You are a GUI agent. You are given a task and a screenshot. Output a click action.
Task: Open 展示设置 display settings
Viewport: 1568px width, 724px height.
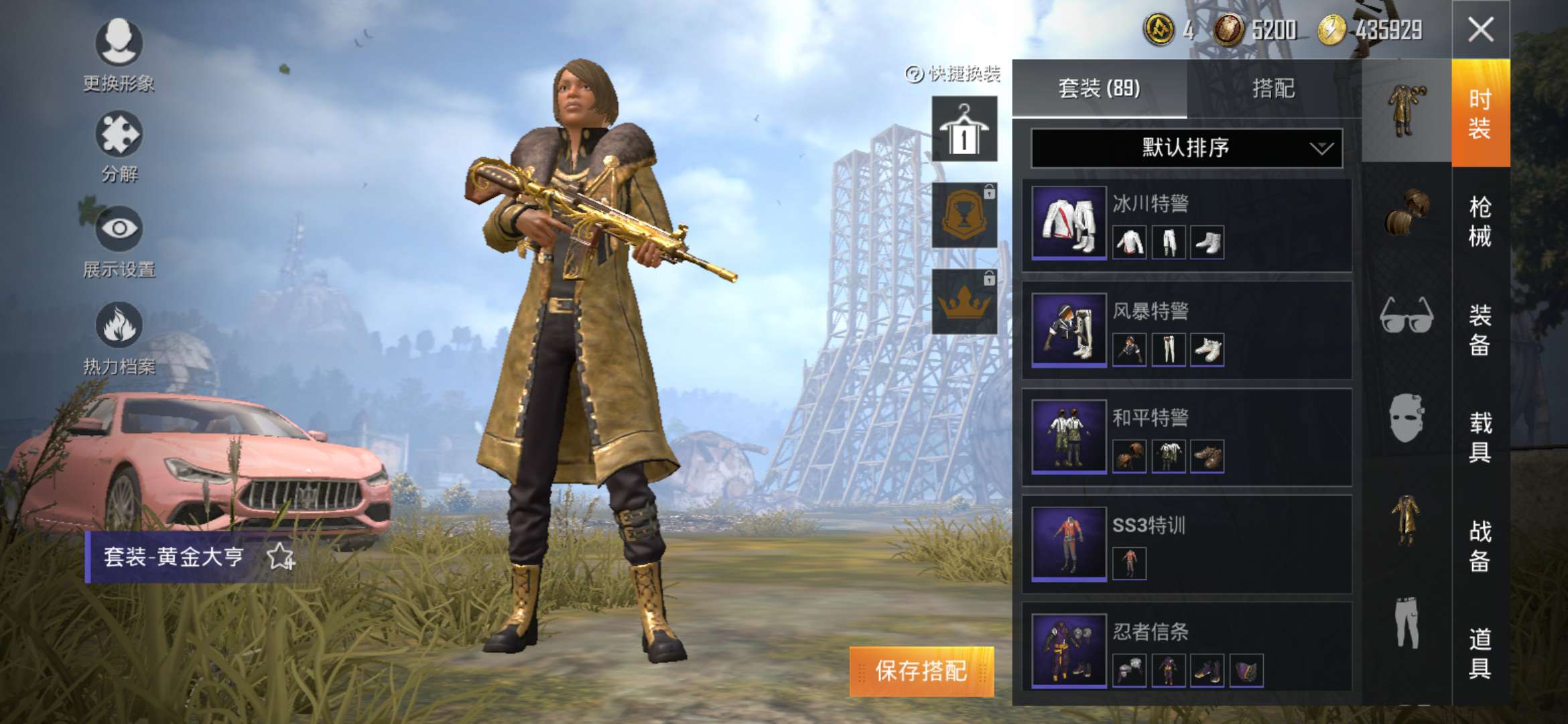[x=119, y=241]
